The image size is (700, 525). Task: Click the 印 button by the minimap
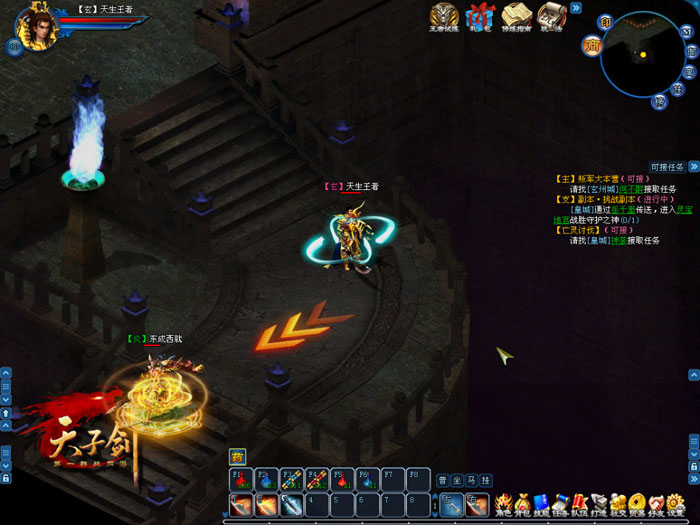tap(605, 23)
